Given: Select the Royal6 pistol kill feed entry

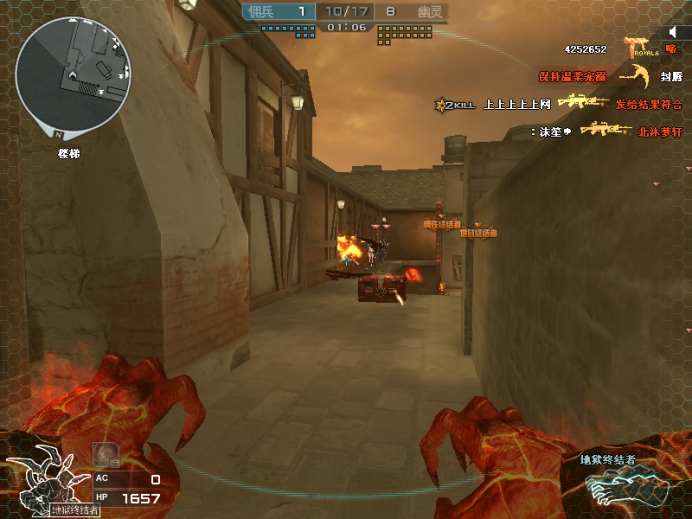Looking at the screenshot, I should pos(637,48).
